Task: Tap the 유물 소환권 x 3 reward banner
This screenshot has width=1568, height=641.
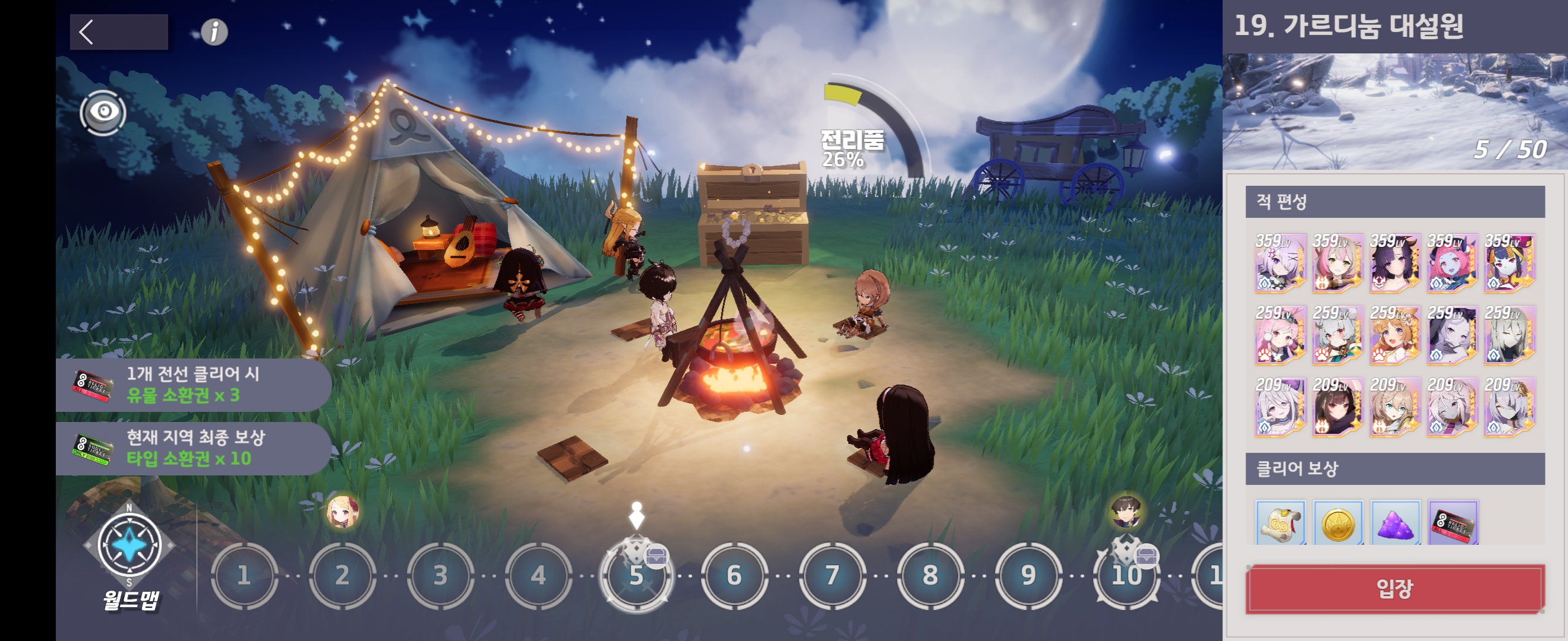Action: tap(194, 385)
